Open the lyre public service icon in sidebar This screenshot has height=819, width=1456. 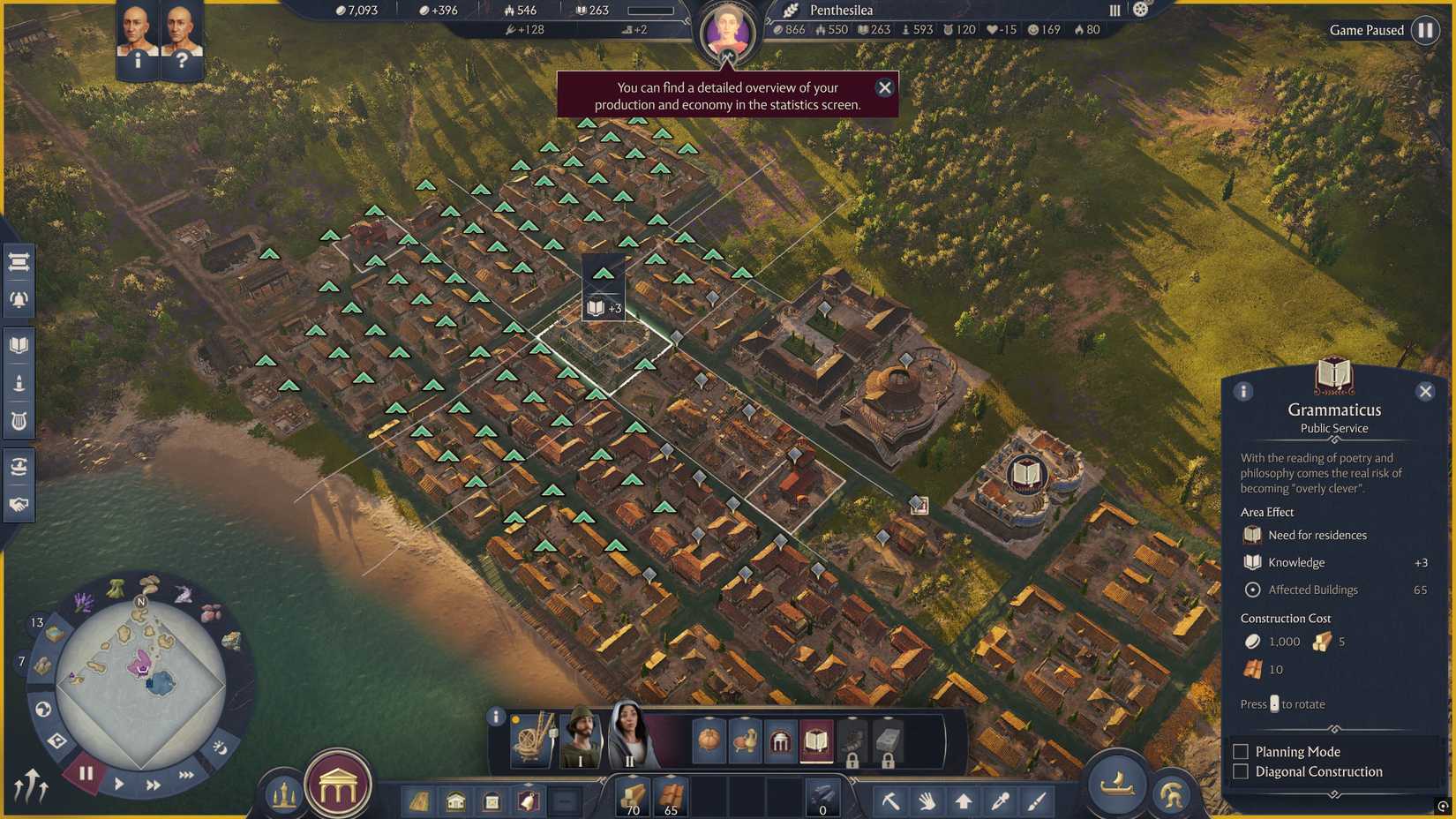[x=19, y=419]
